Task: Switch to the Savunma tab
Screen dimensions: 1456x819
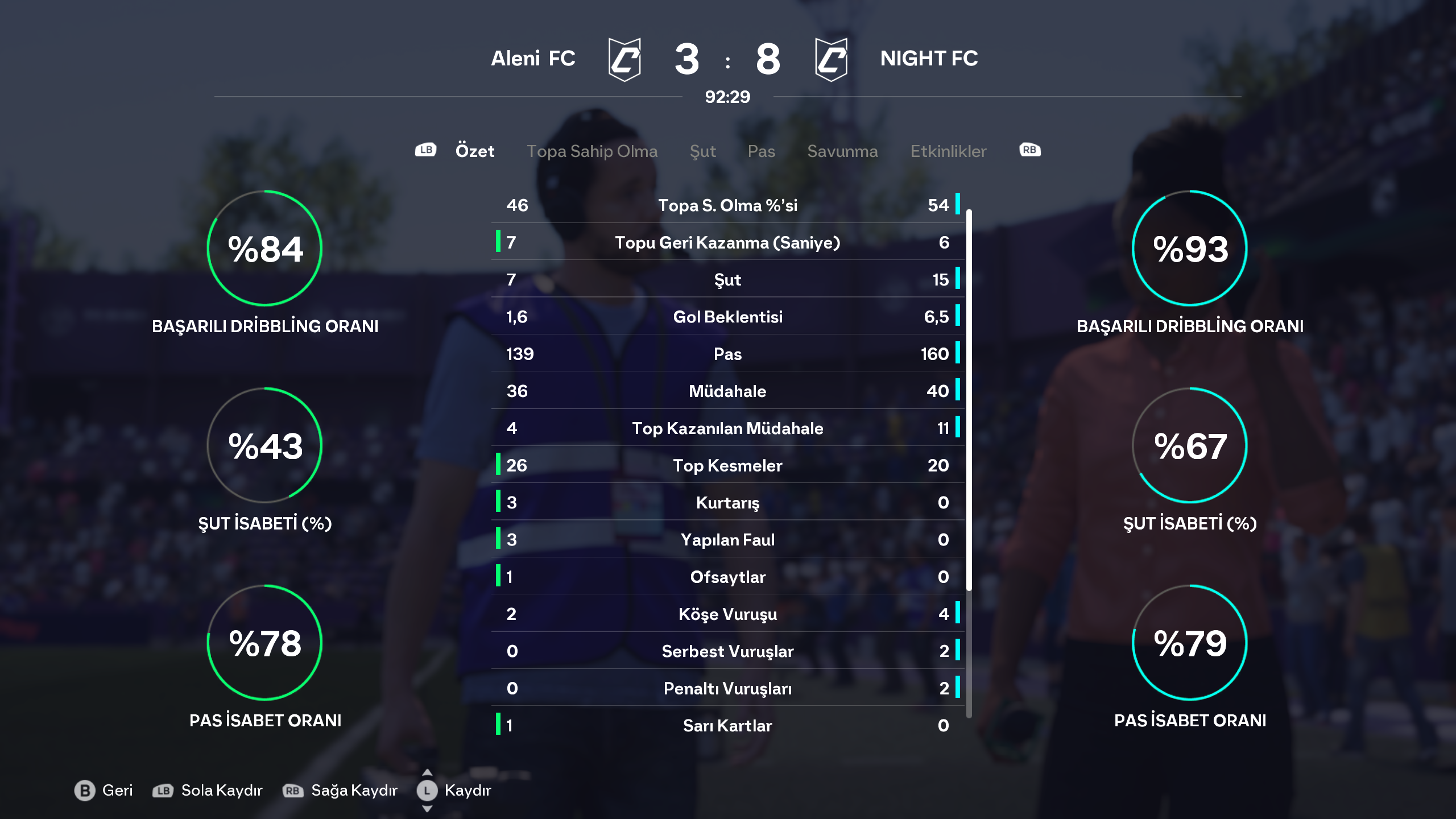Action: (842, 151)
